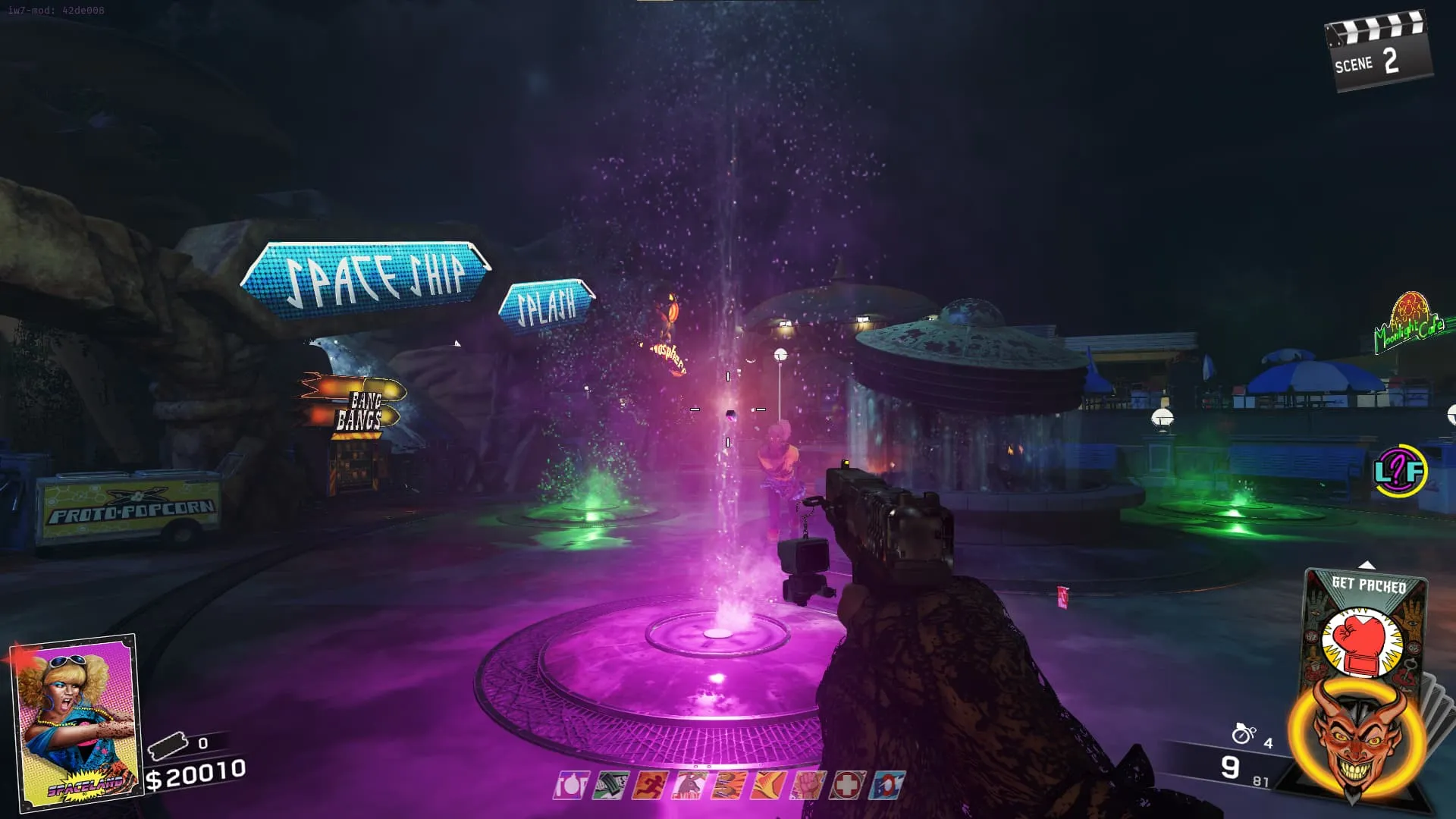Click the running man perk icon
Image resolution: width=1456 pixels, height=819 pixels.
650,786
